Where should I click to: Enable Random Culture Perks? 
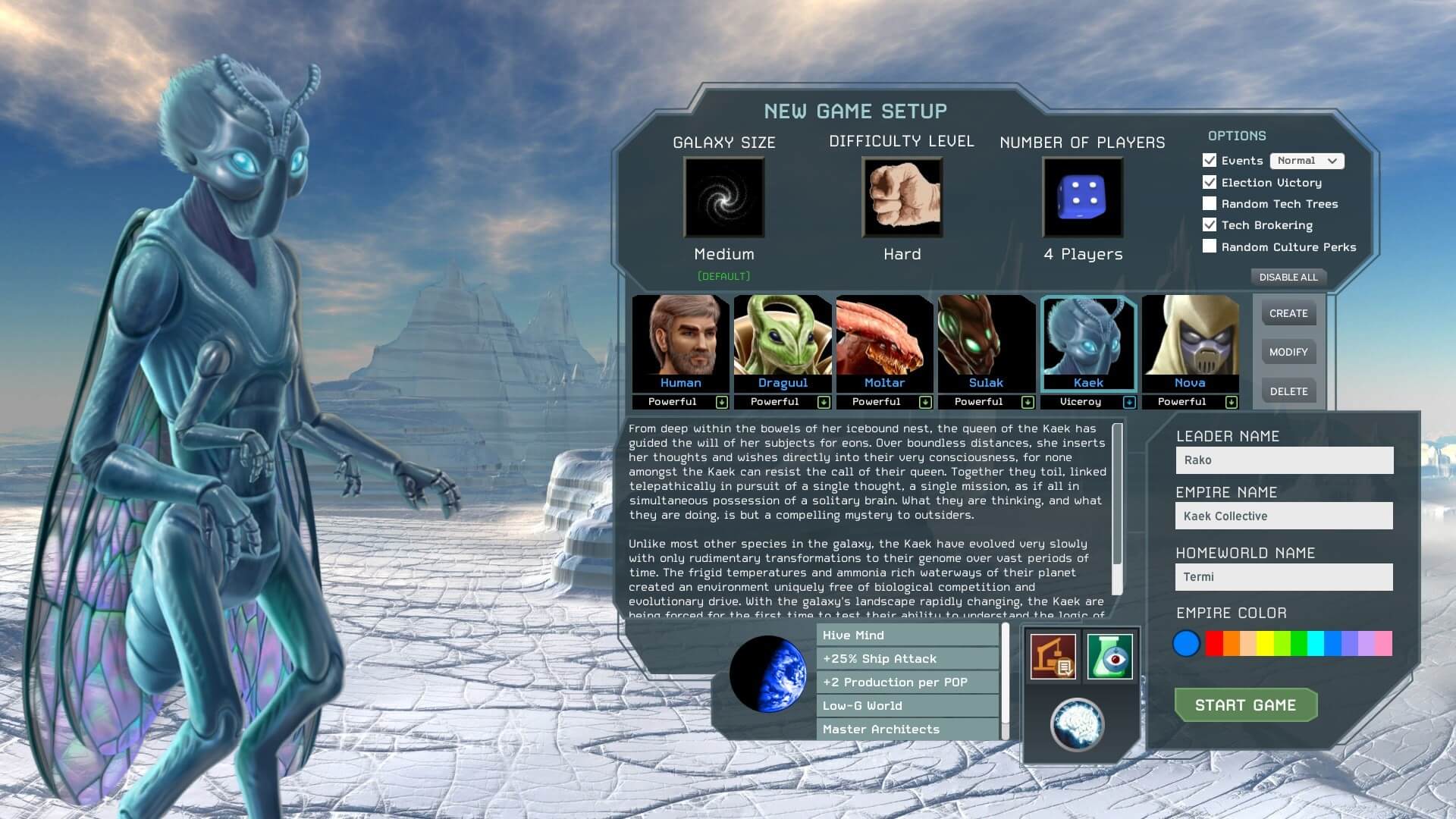1210,246
